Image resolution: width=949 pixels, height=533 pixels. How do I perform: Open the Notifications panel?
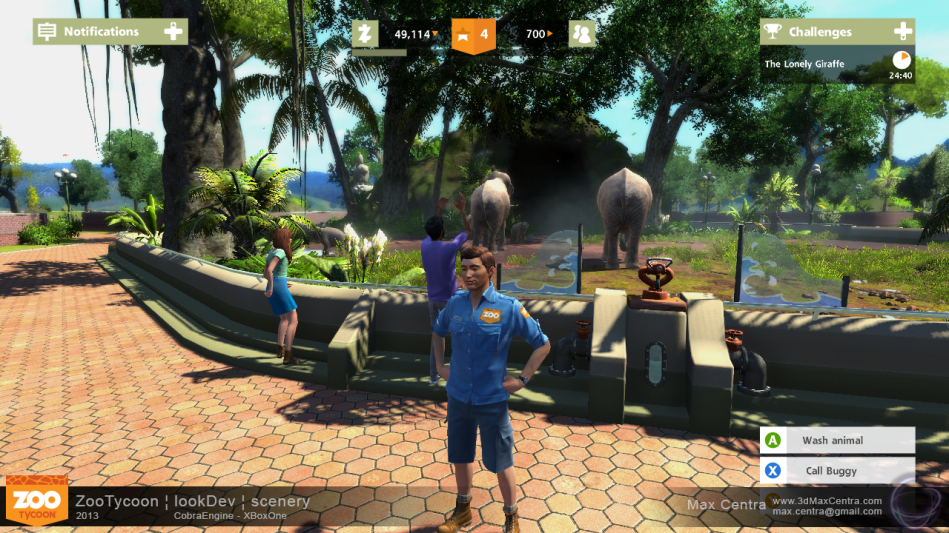[x=88, y=31]
